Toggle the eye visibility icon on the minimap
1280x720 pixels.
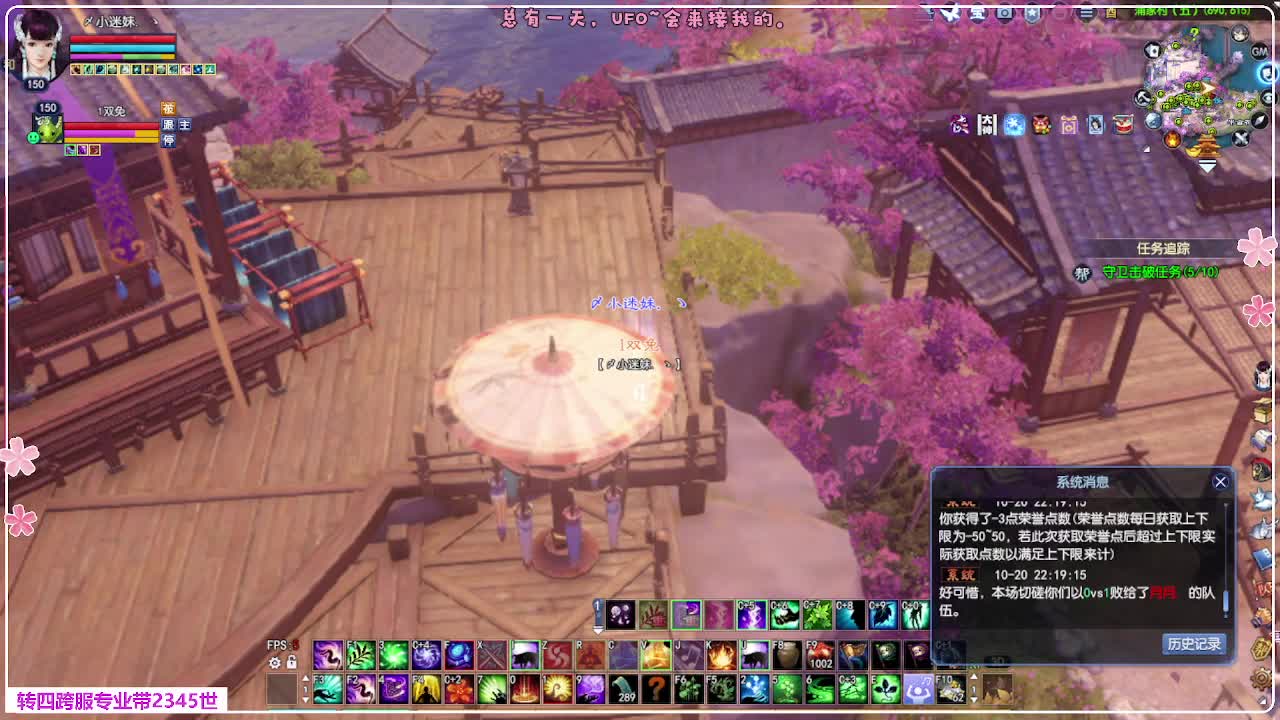pos(1266,96)
